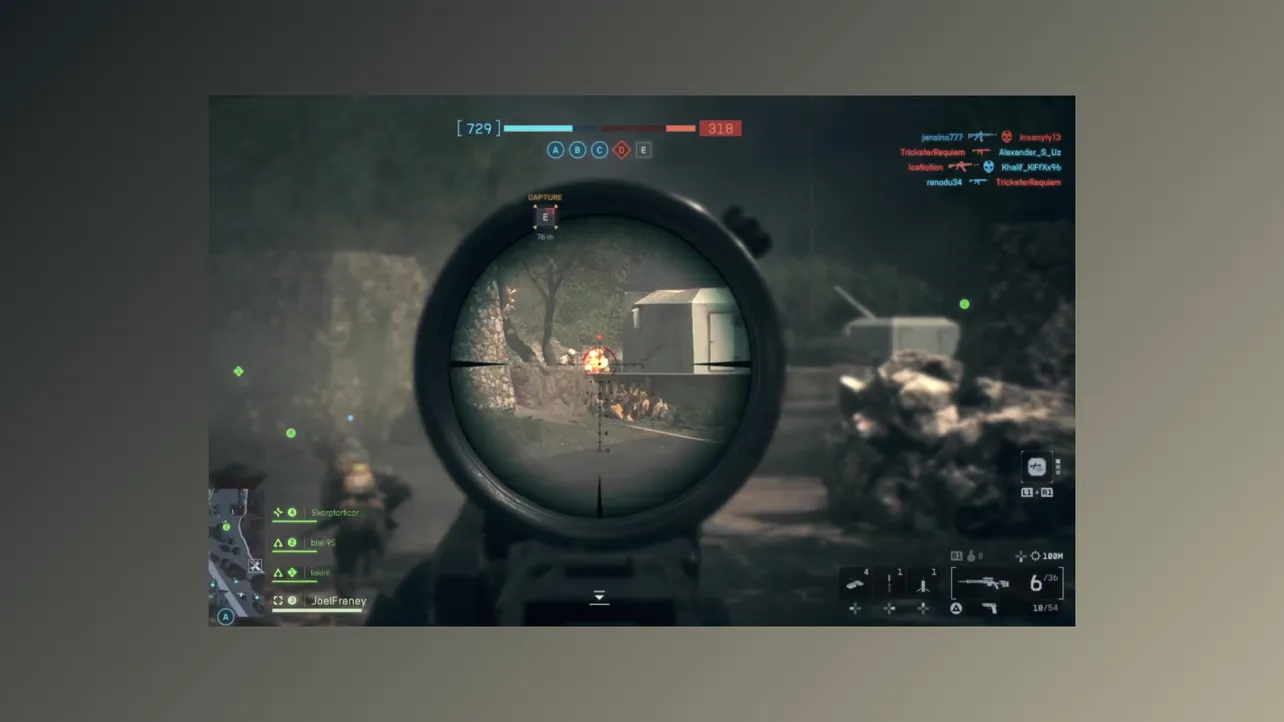Select objective C on the top bar
Image resolution: width=1284 pixels, height=722 pixels.
click(x=599, y=149)
